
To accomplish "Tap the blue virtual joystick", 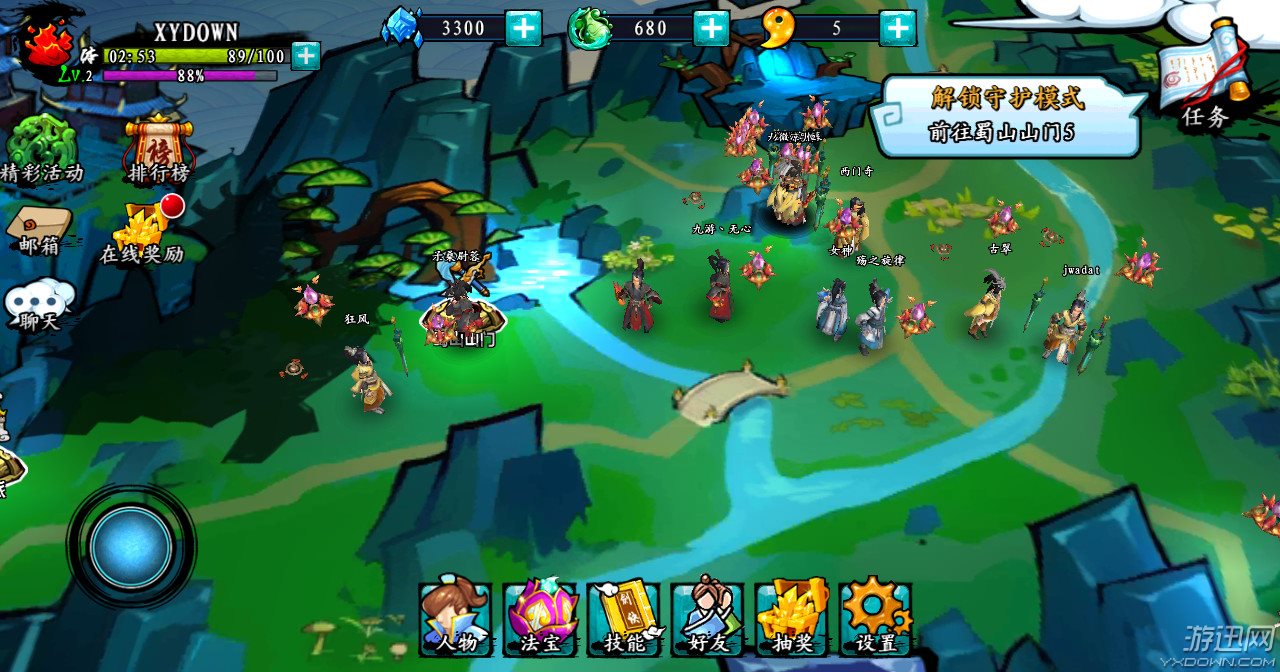I will click(x=130, y=546).
